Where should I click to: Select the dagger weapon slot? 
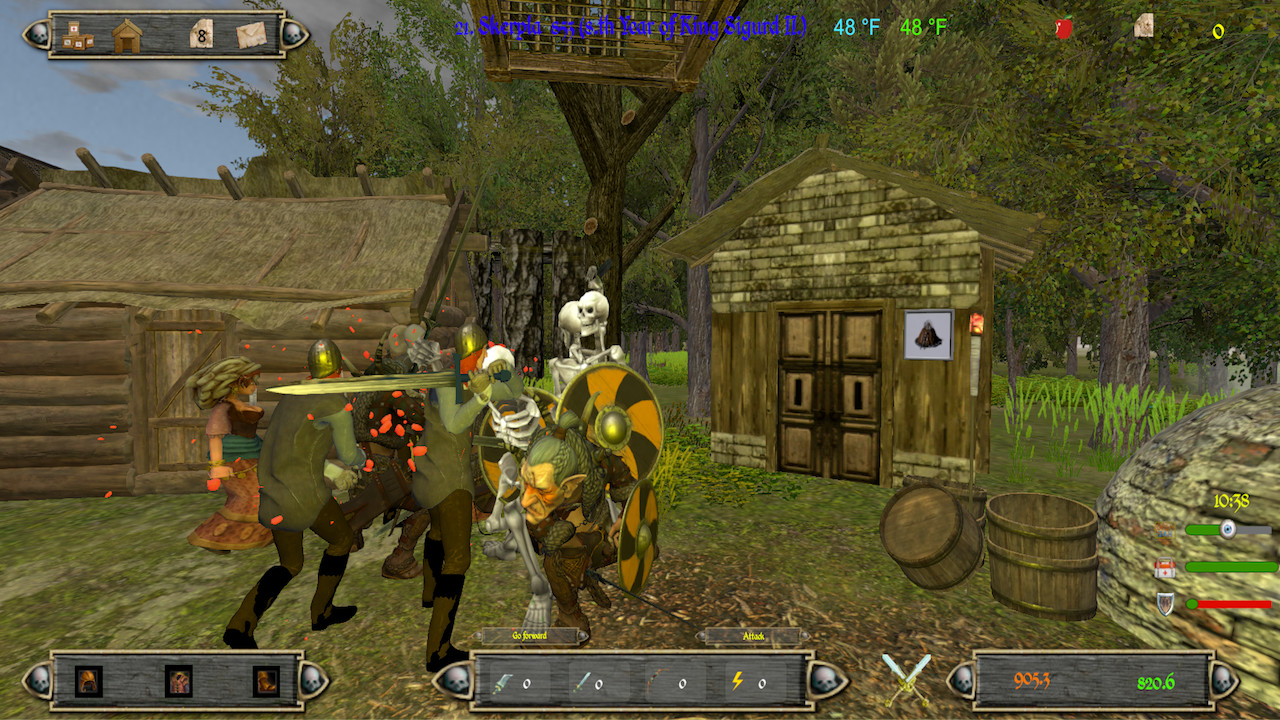point(502,683)
